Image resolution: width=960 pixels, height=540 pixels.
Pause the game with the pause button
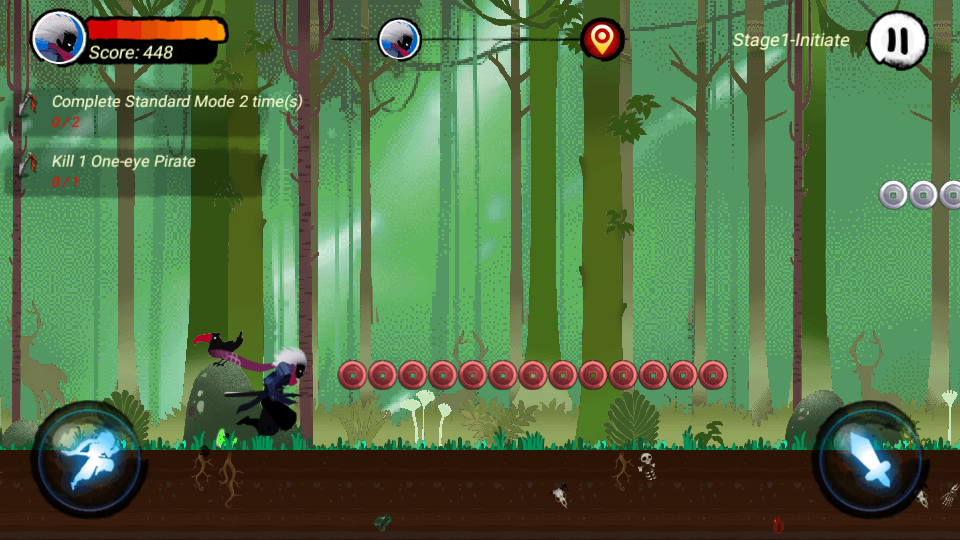click(897, 41)
